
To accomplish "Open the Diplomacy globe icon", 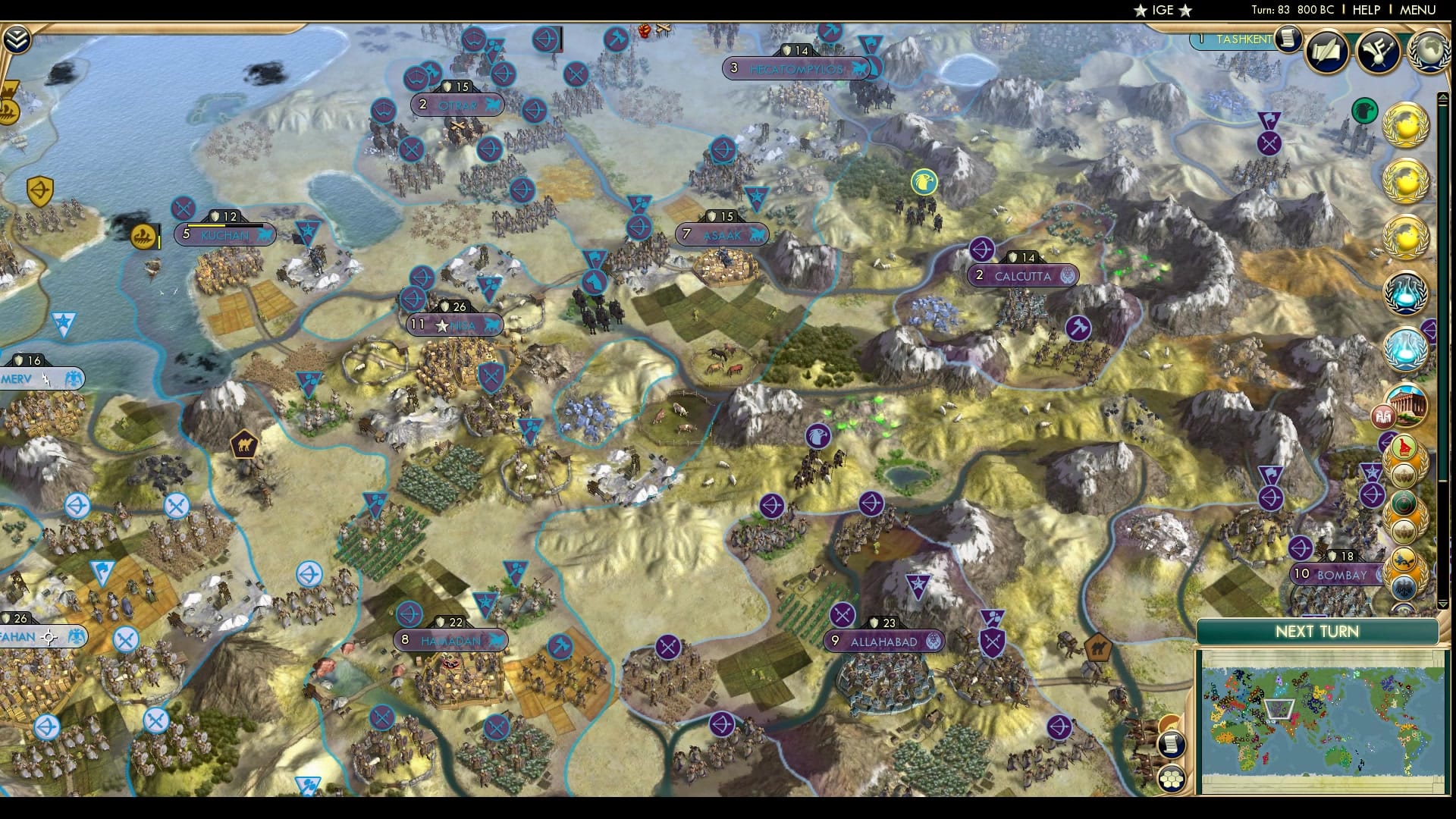I will [x=1430, y=53].
